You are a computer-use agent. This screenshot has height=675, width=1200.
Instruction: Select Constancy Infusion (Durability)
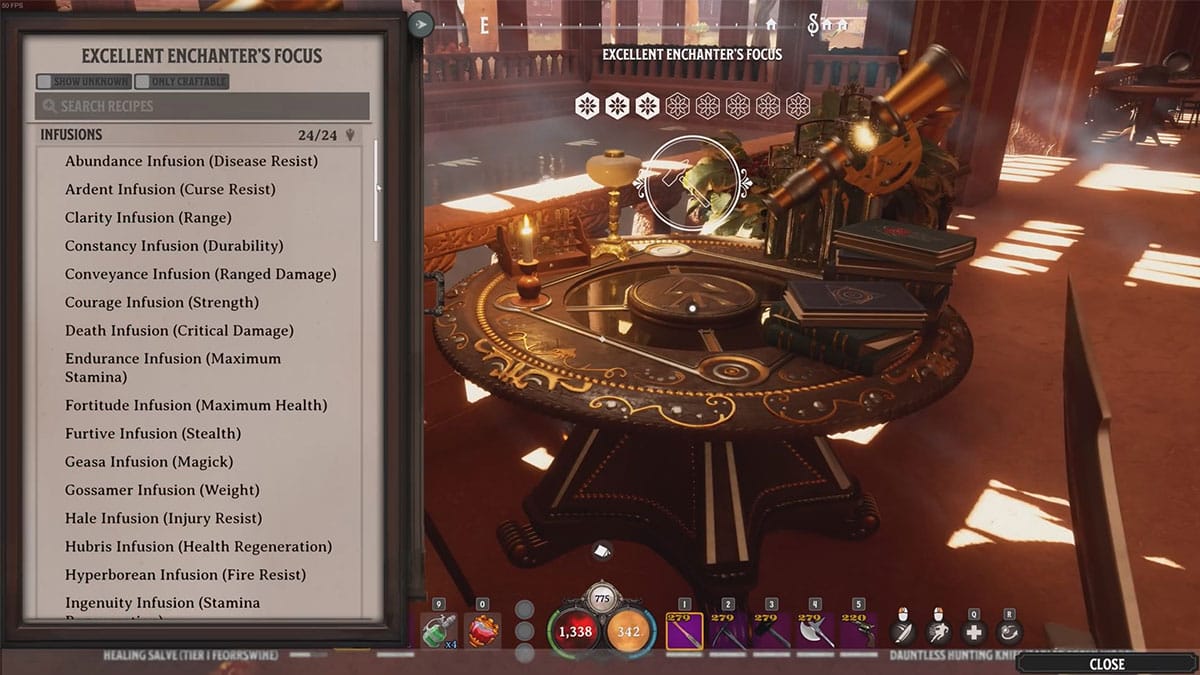click(174, 245)
